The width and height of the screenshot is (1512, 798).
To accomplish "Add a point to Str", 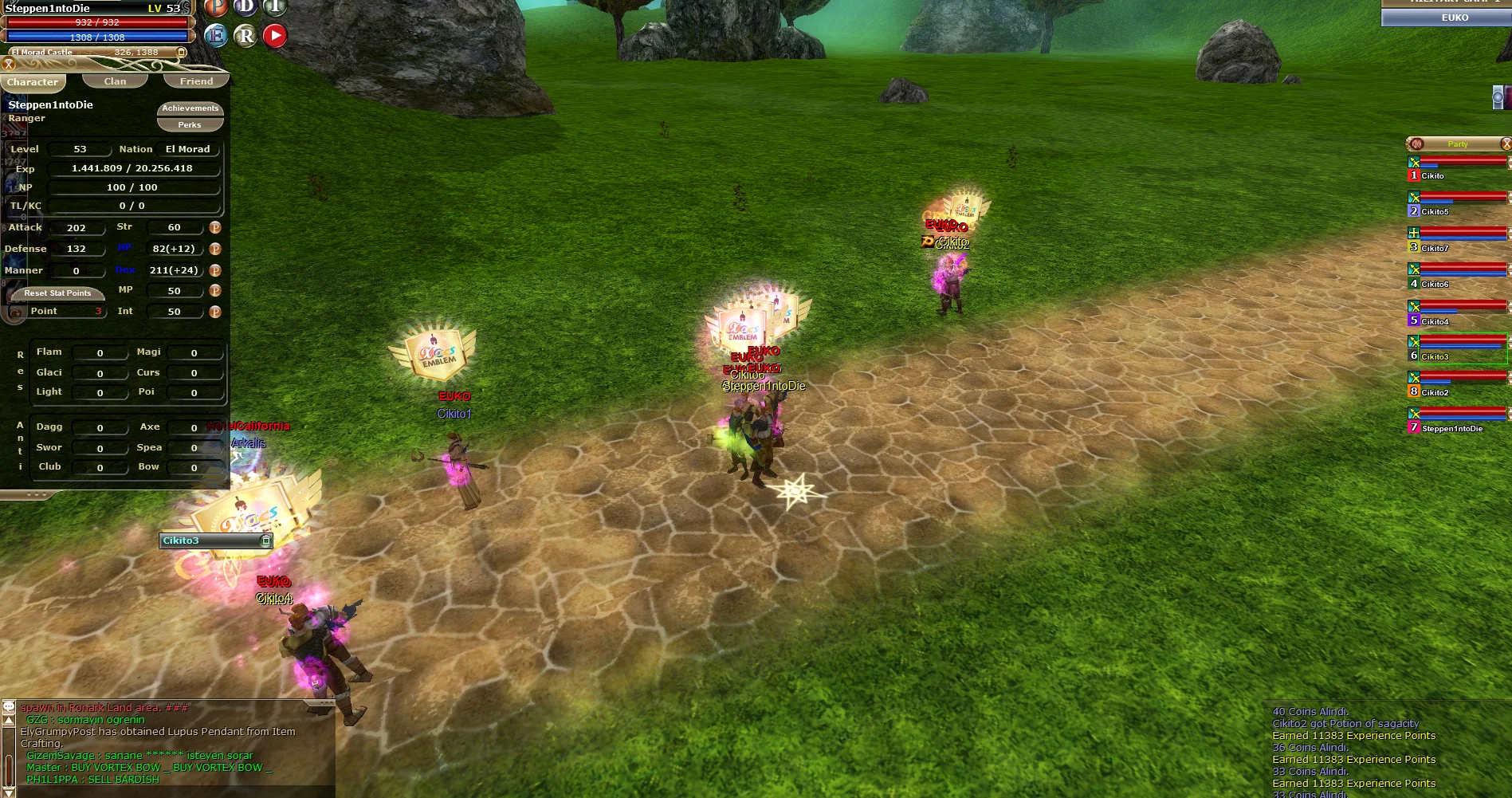I will point(215,228).
